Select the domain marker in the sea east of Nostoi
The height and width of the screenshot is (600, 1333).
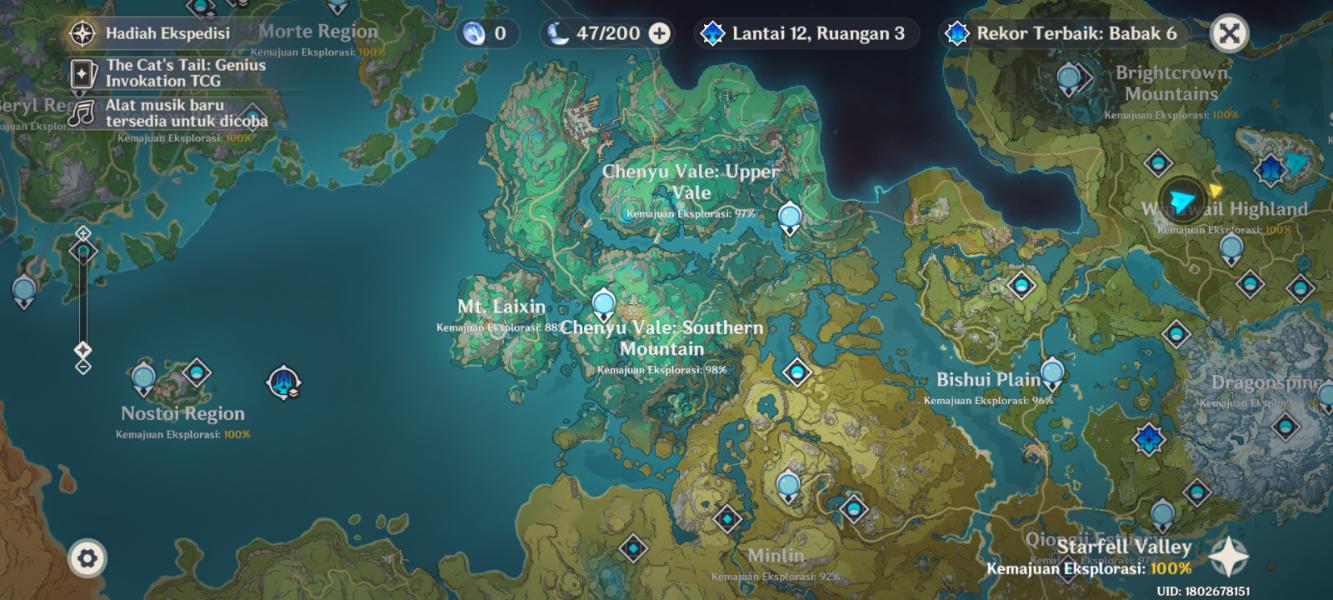coord(283,381)
